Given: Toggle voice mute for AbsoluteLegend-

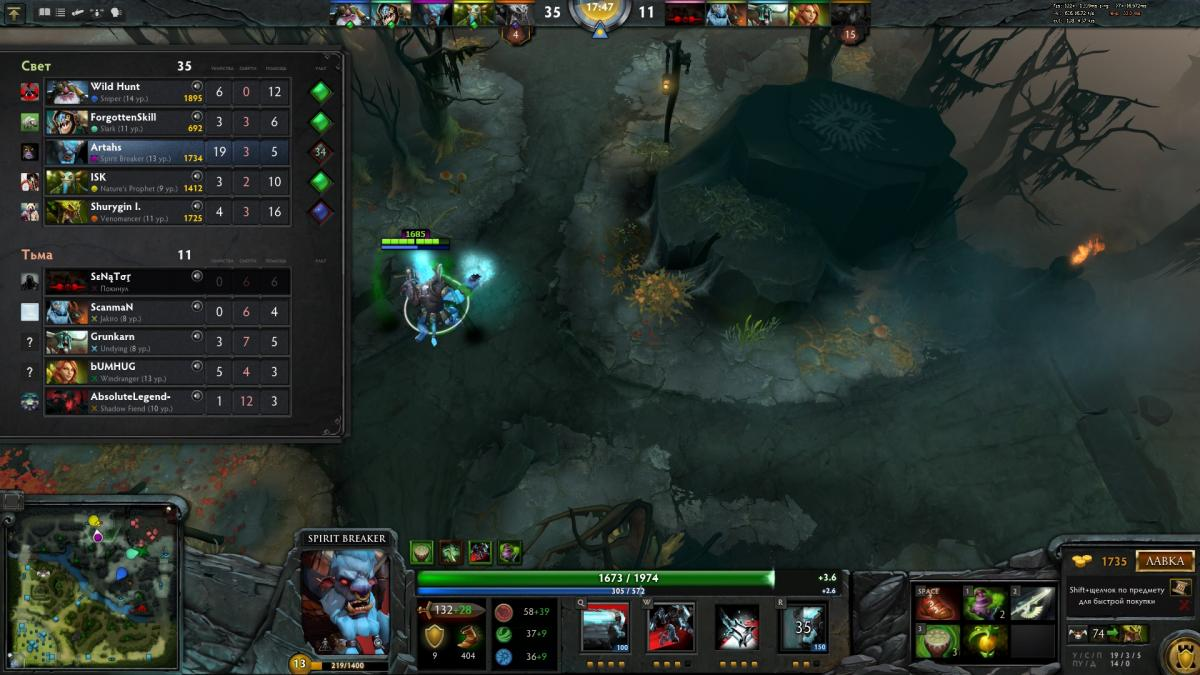Looking at the screenshot, I should 197,397.
